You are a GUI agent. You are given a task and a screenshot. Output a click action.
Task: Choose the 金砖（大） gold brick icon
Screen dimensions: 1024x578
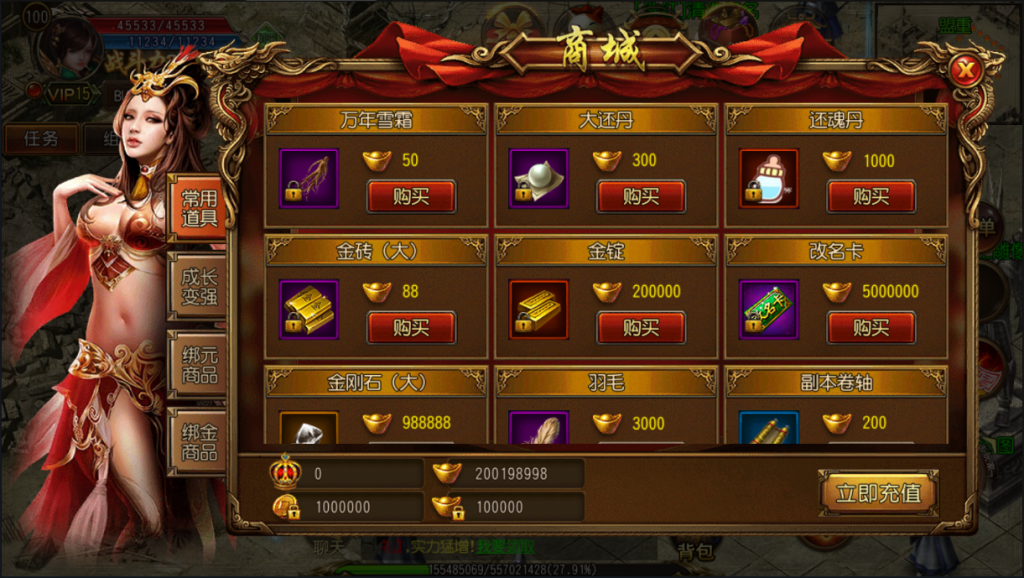tap(308, 309)
